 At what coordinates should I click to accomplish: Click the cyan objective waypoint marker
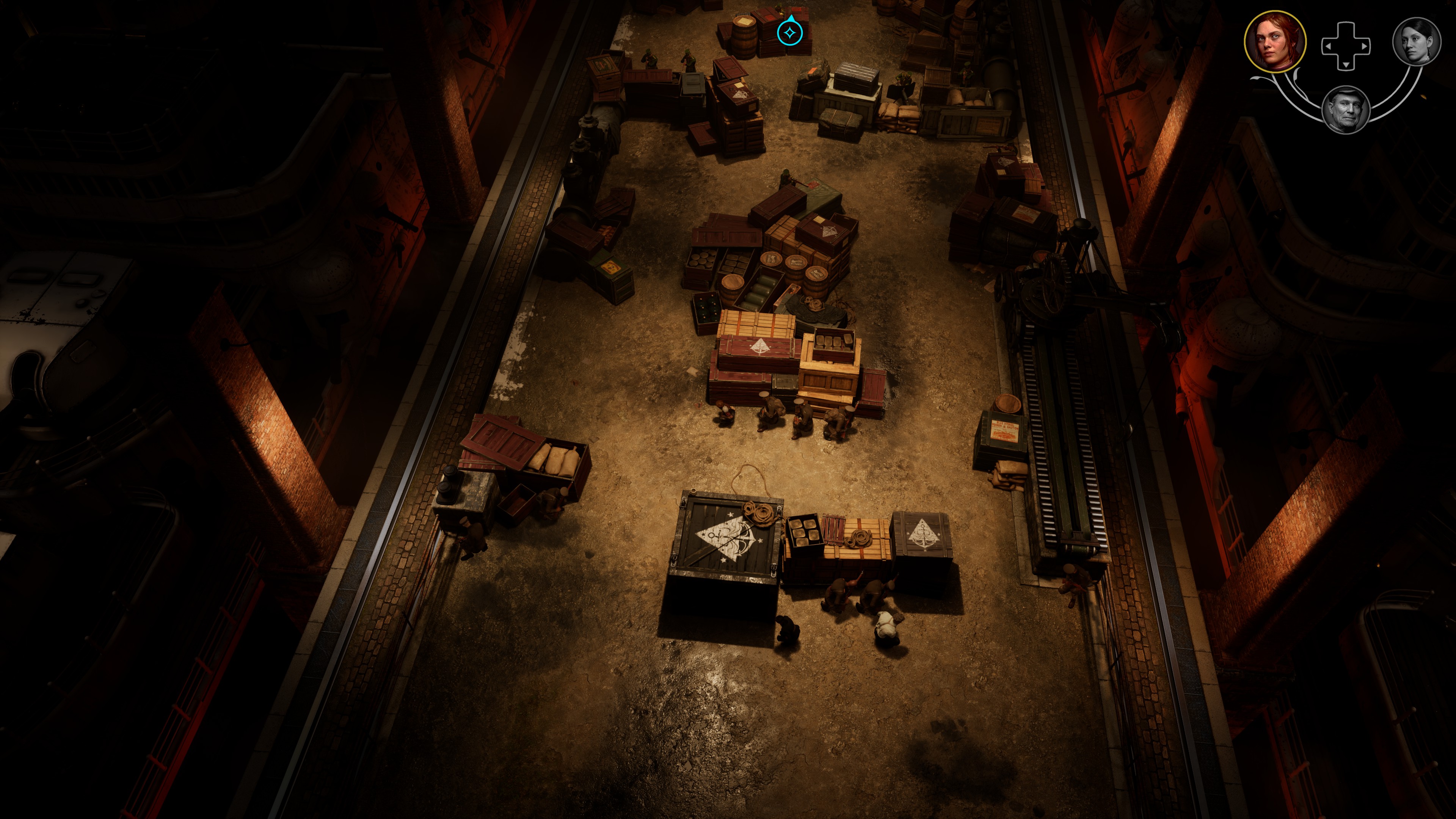coord(789,33)
